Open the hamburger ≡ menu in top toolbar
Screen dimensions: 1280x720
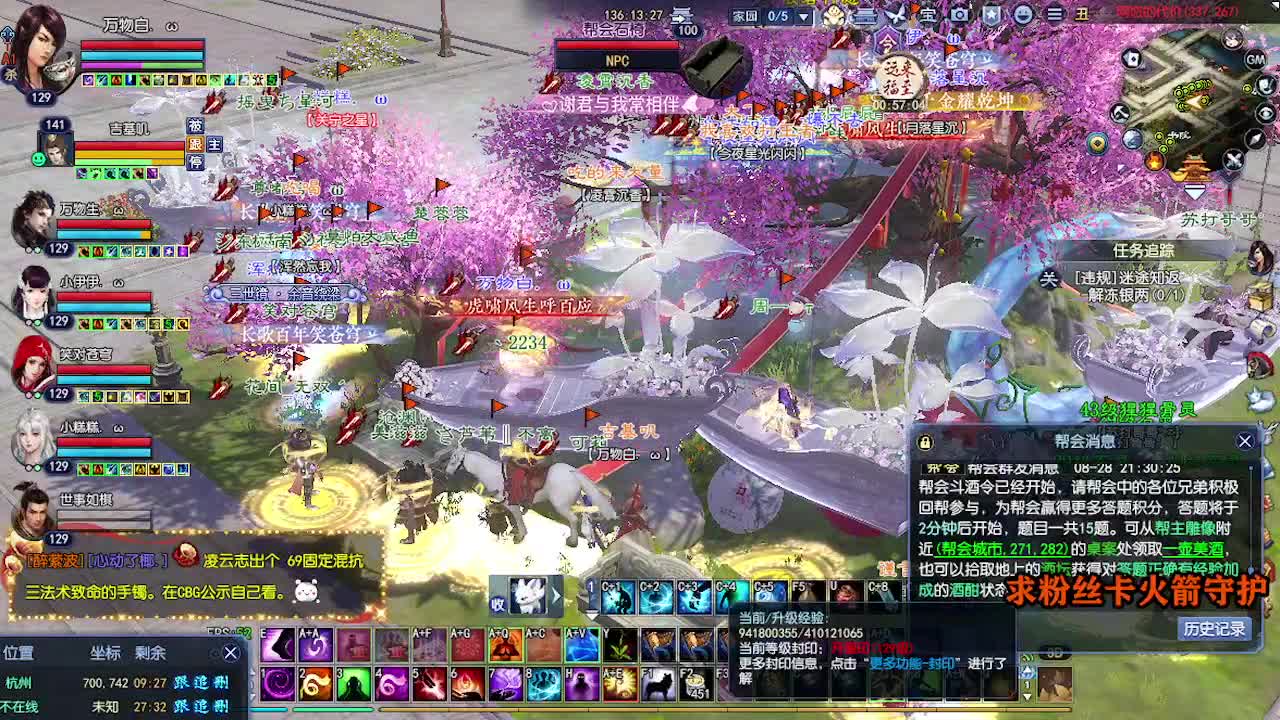(x=1055, y=13)
